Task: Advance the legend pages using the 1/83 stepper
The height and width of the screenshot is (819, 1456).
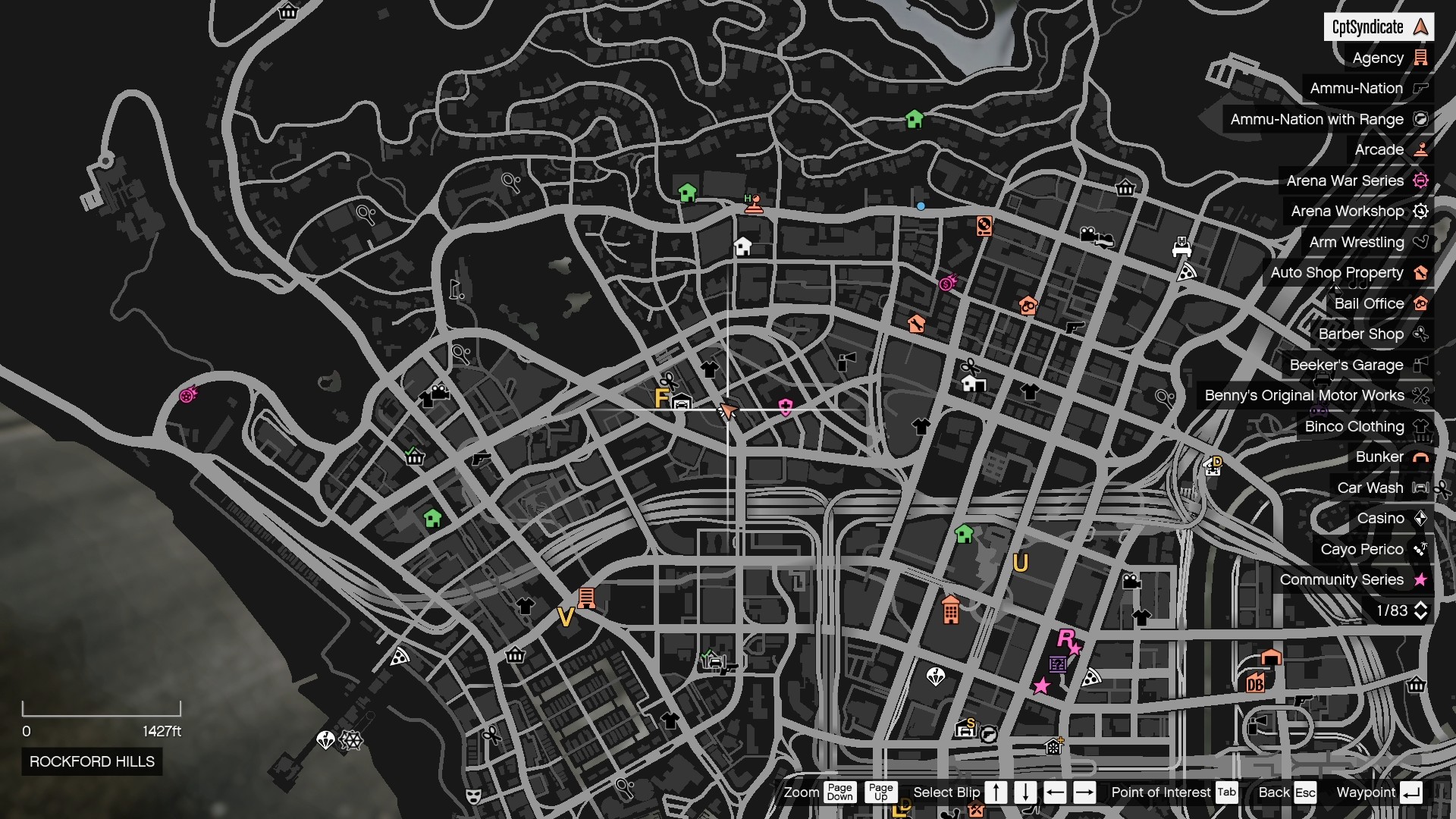Action: click(x=1422, y=610)
